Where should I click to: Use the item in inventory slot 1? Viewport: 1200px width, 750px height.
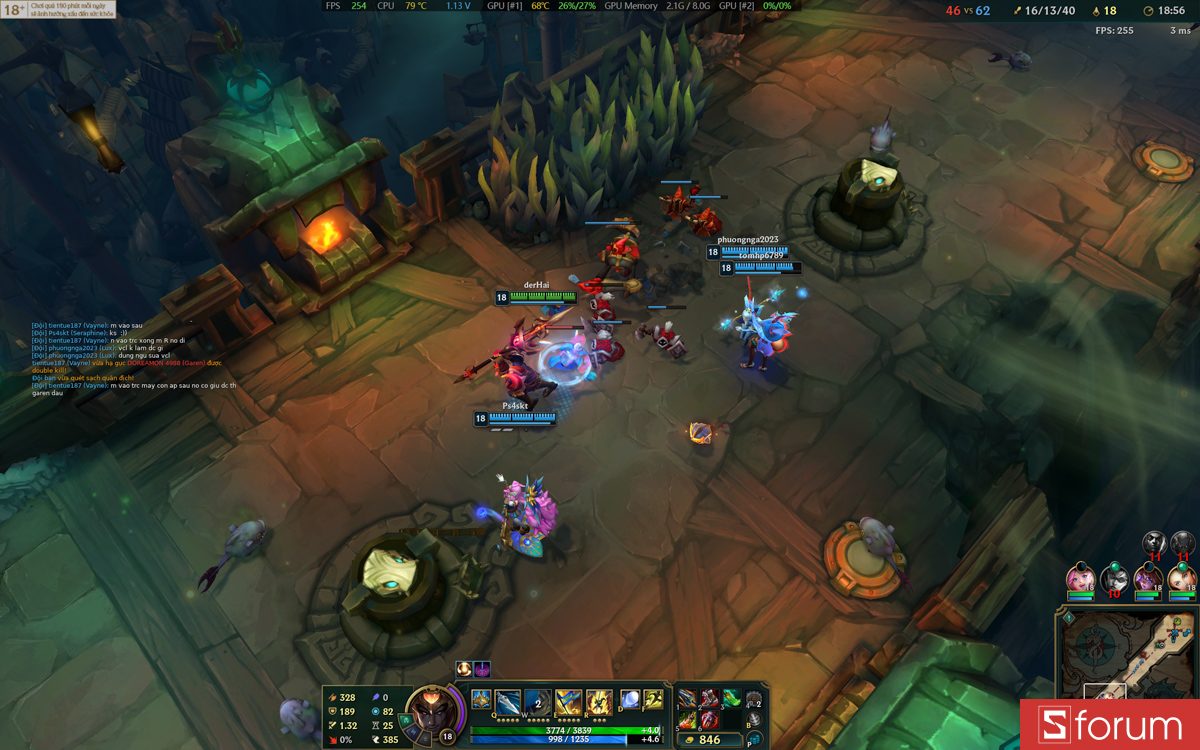pyautogui.click(x=688, y=698)
